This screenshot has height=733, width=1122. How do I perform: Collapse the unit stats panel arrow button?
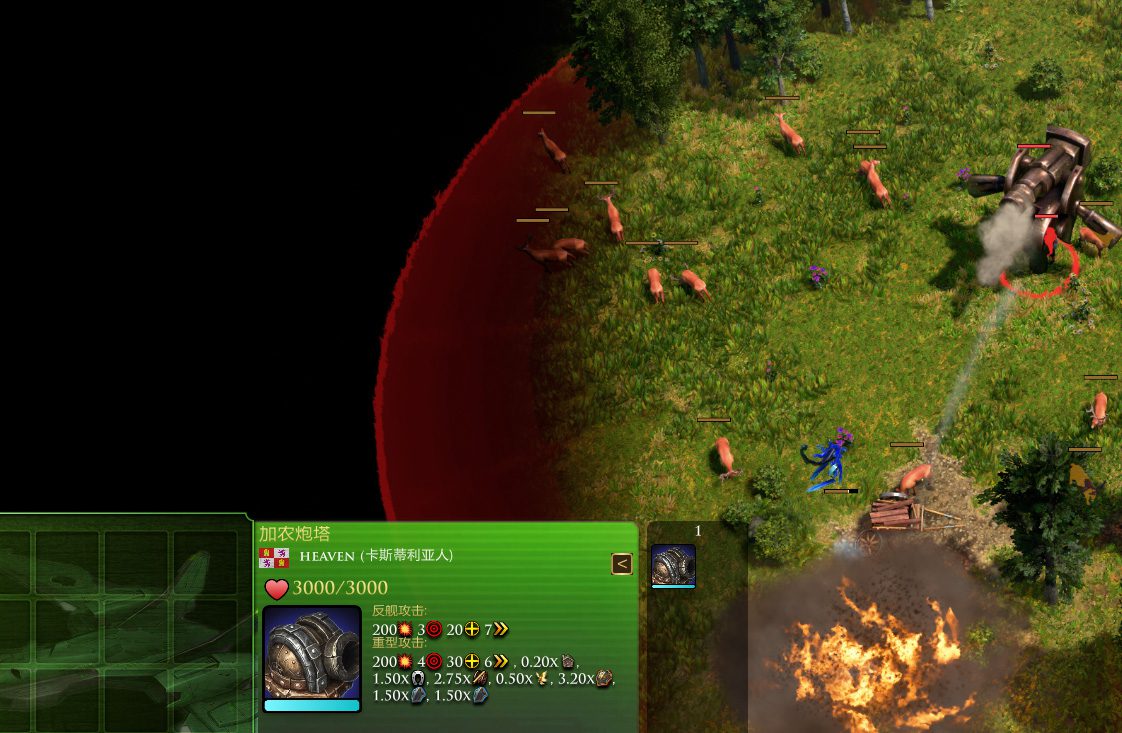(622, 564)
